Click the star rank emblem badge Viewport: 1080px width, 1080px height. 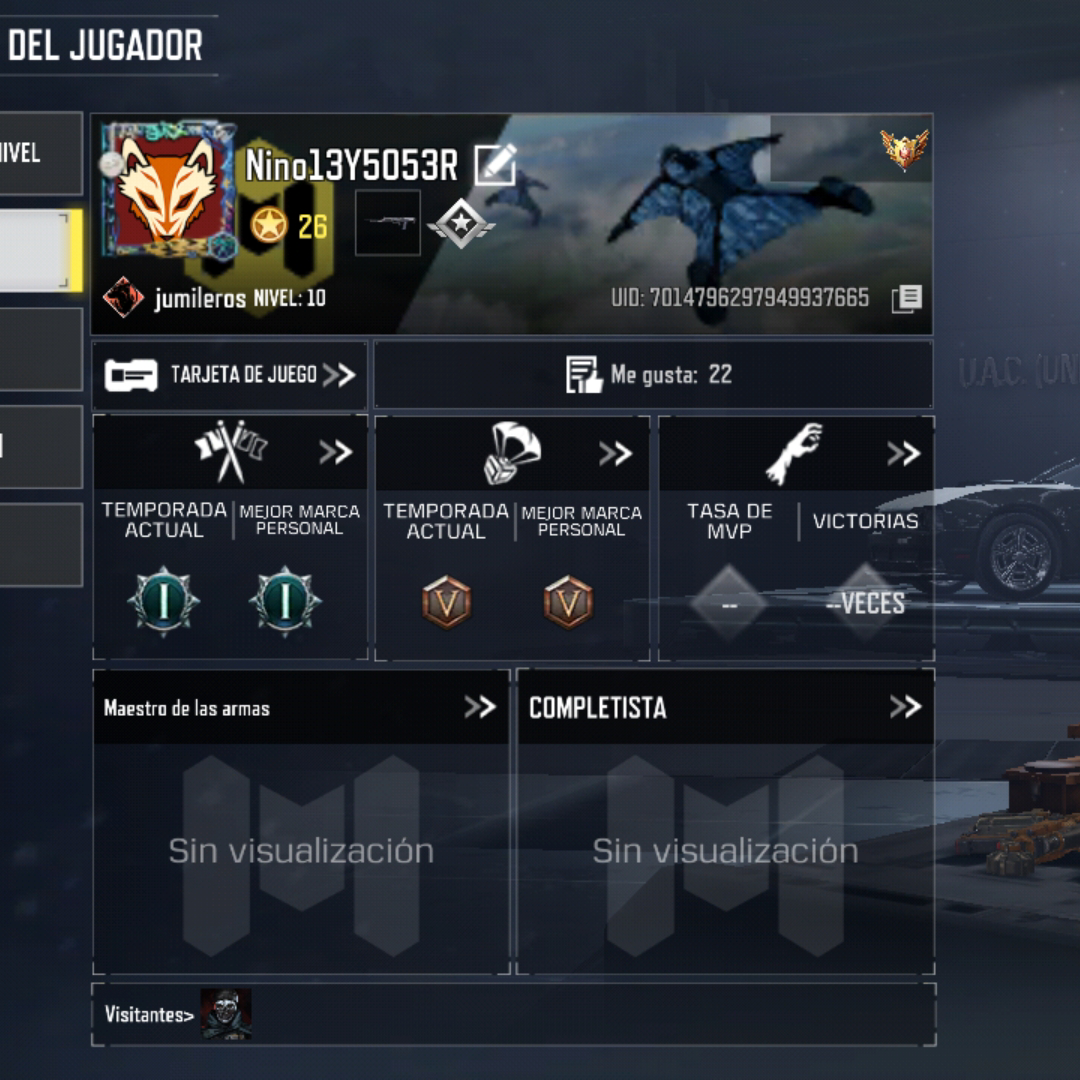click(461, 224)
